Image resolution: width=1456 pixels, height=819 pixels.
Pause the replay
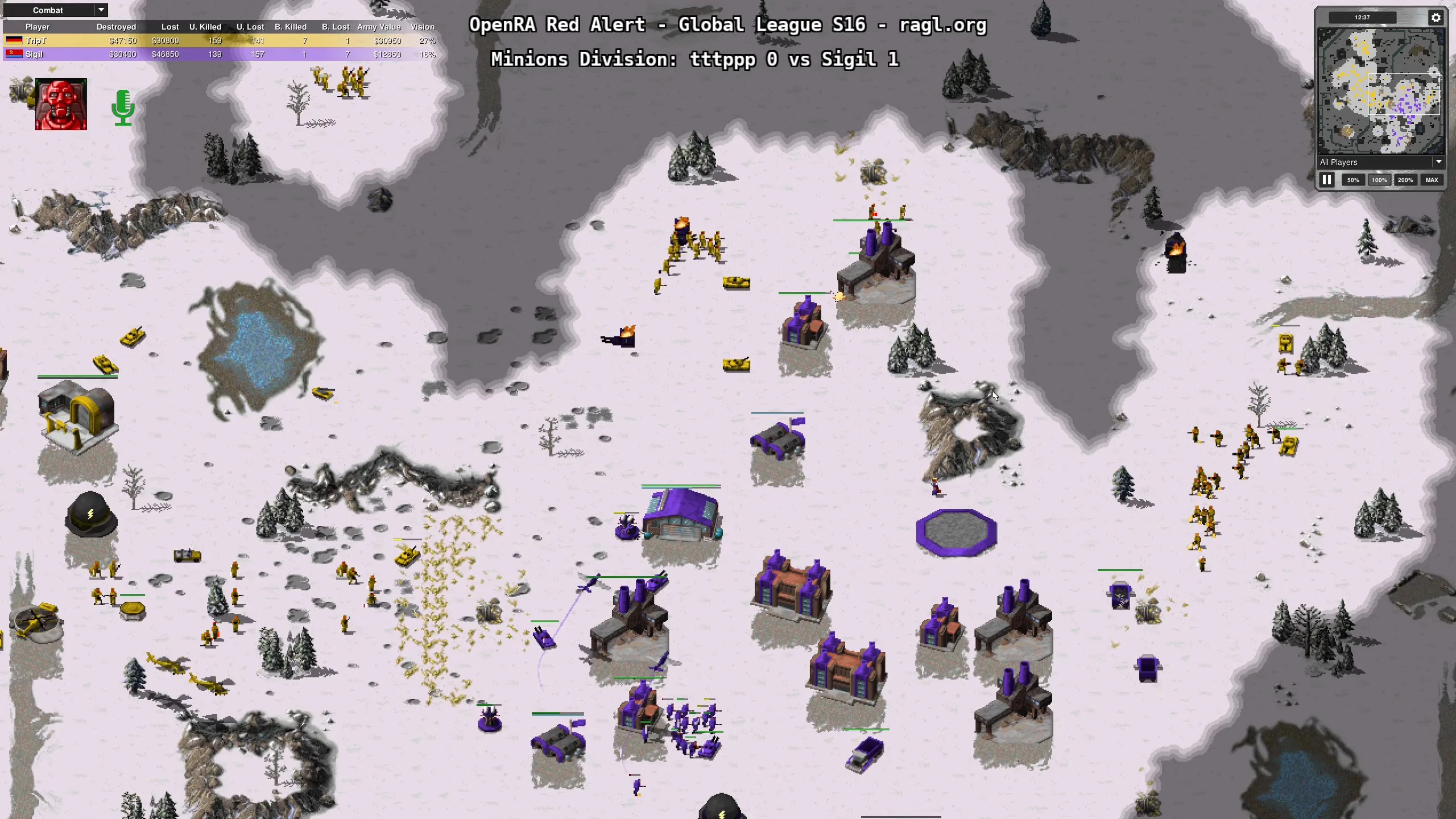pos(1327,180)
